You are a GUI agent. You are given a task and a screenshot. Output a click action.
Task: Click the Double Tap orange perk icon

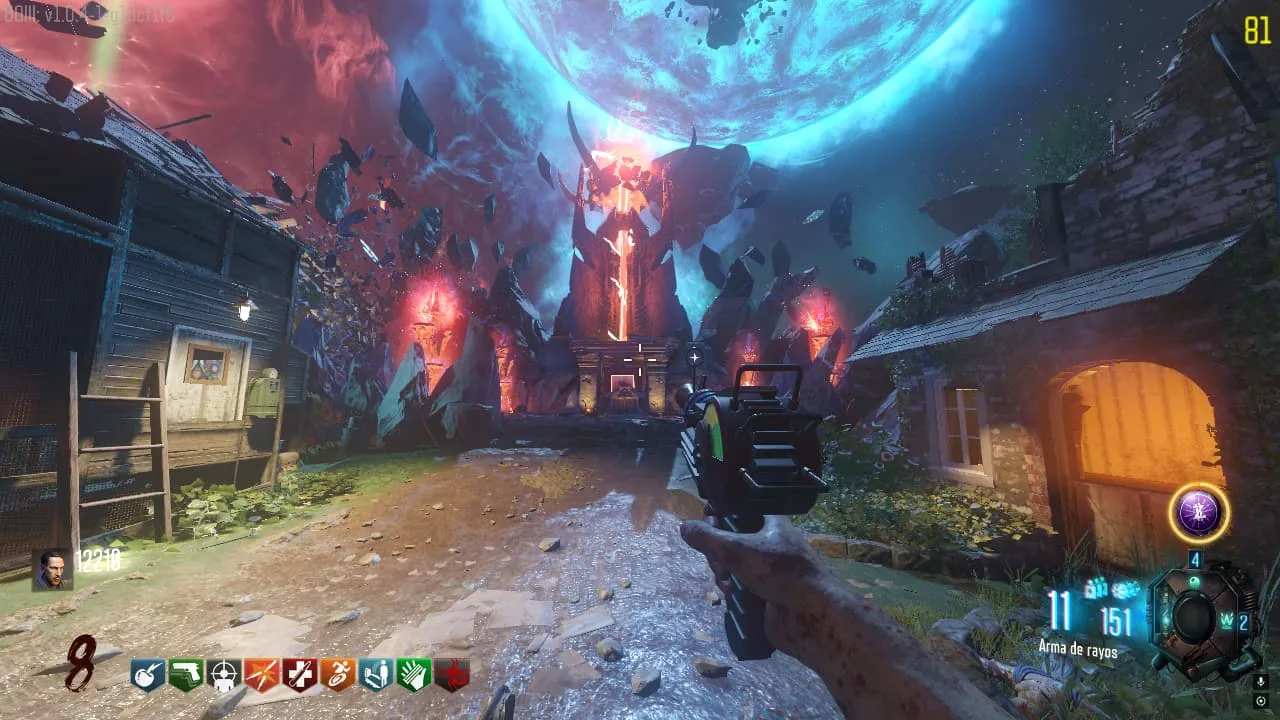(262, 675)
